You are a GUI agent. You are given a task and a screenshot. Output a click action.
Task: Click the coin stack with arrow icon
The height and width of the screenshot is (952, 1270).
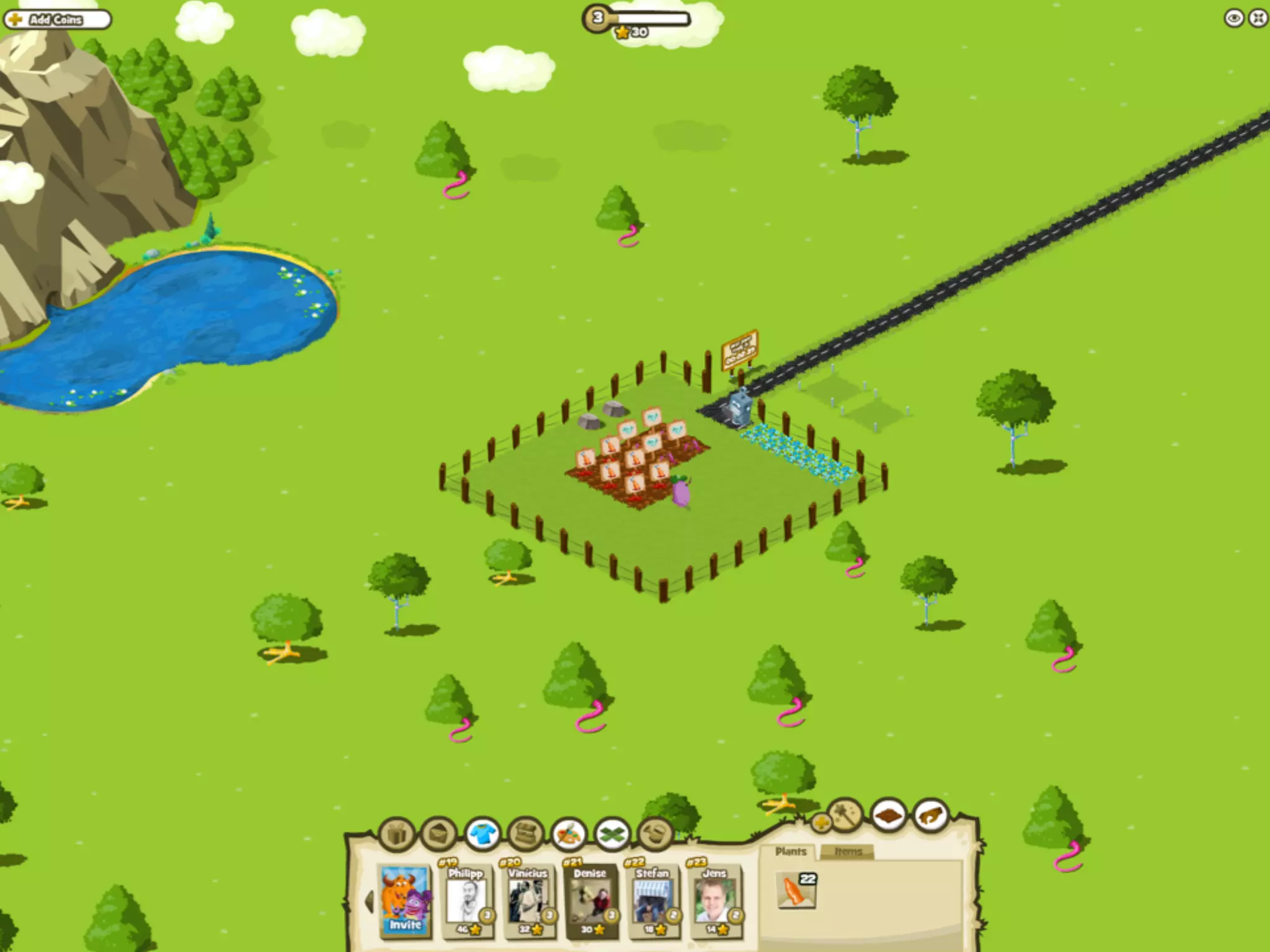click(x=656, y=834)
